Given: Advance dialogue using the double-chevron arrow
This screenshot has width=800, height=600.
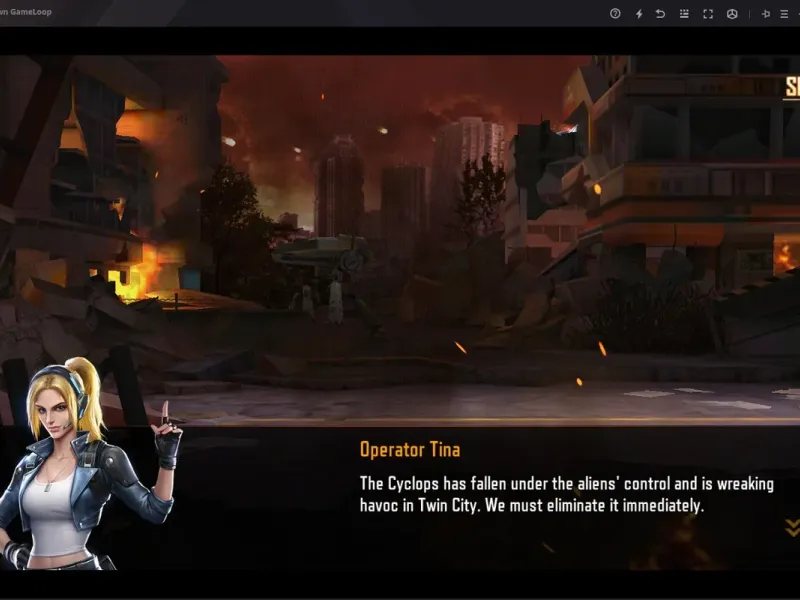Looking at the screenshot, I should tap(792, 527).
